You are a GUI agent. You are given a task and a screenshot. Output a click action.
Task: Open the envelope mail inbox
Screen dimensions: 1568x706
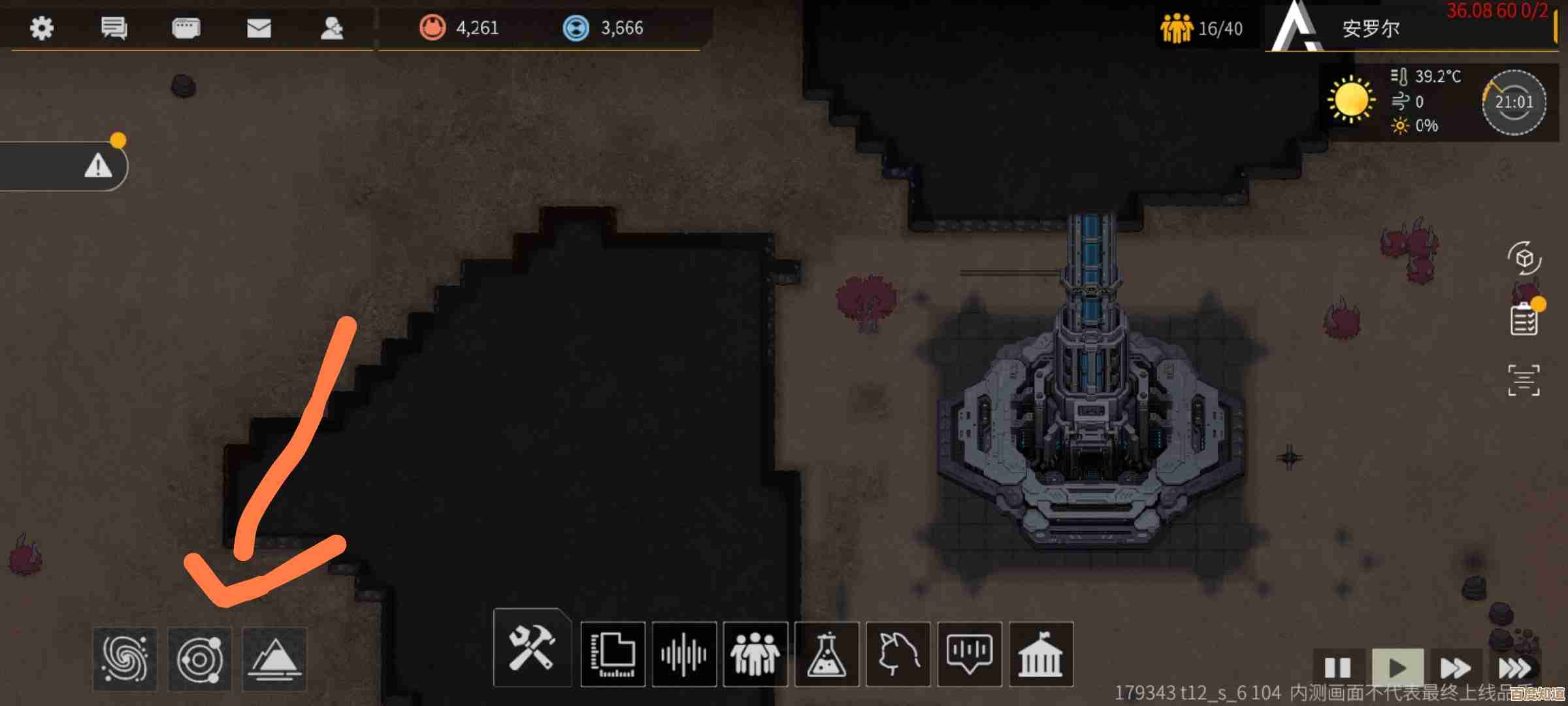click(x=259, y=28)
